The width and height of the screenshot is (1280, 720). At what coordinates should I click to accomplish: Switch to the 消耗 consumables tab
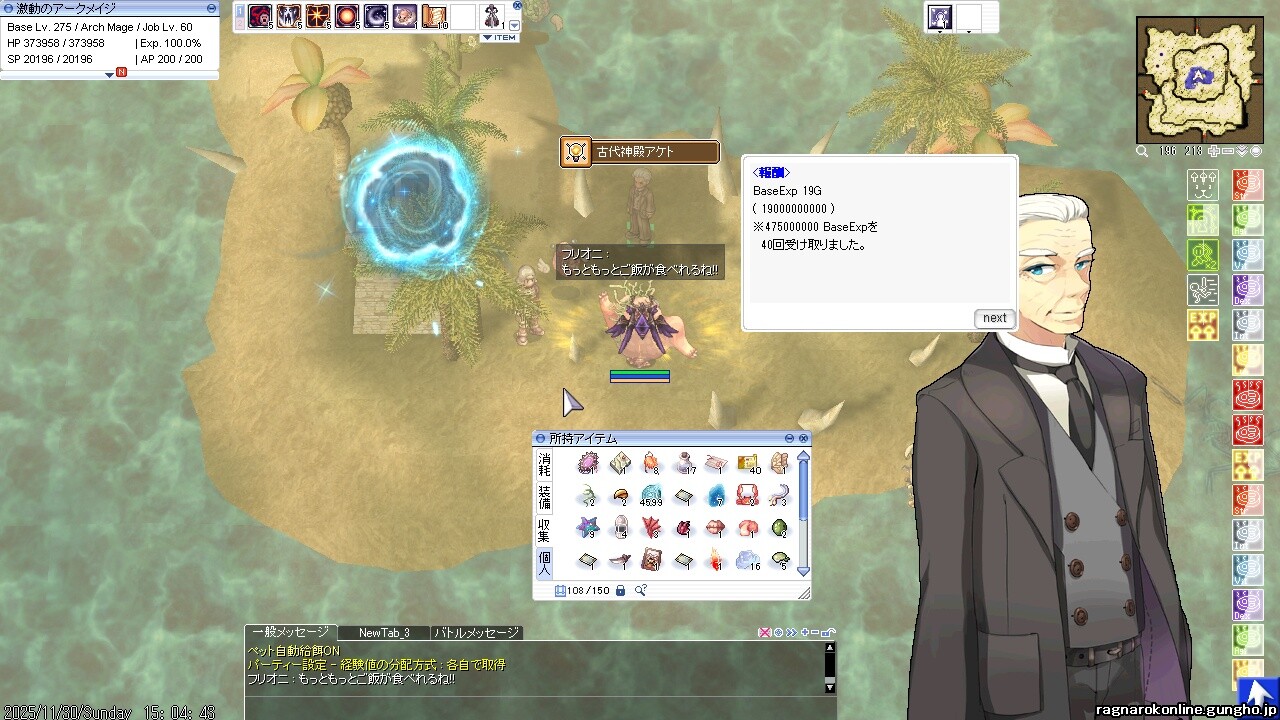pos(545,464)
